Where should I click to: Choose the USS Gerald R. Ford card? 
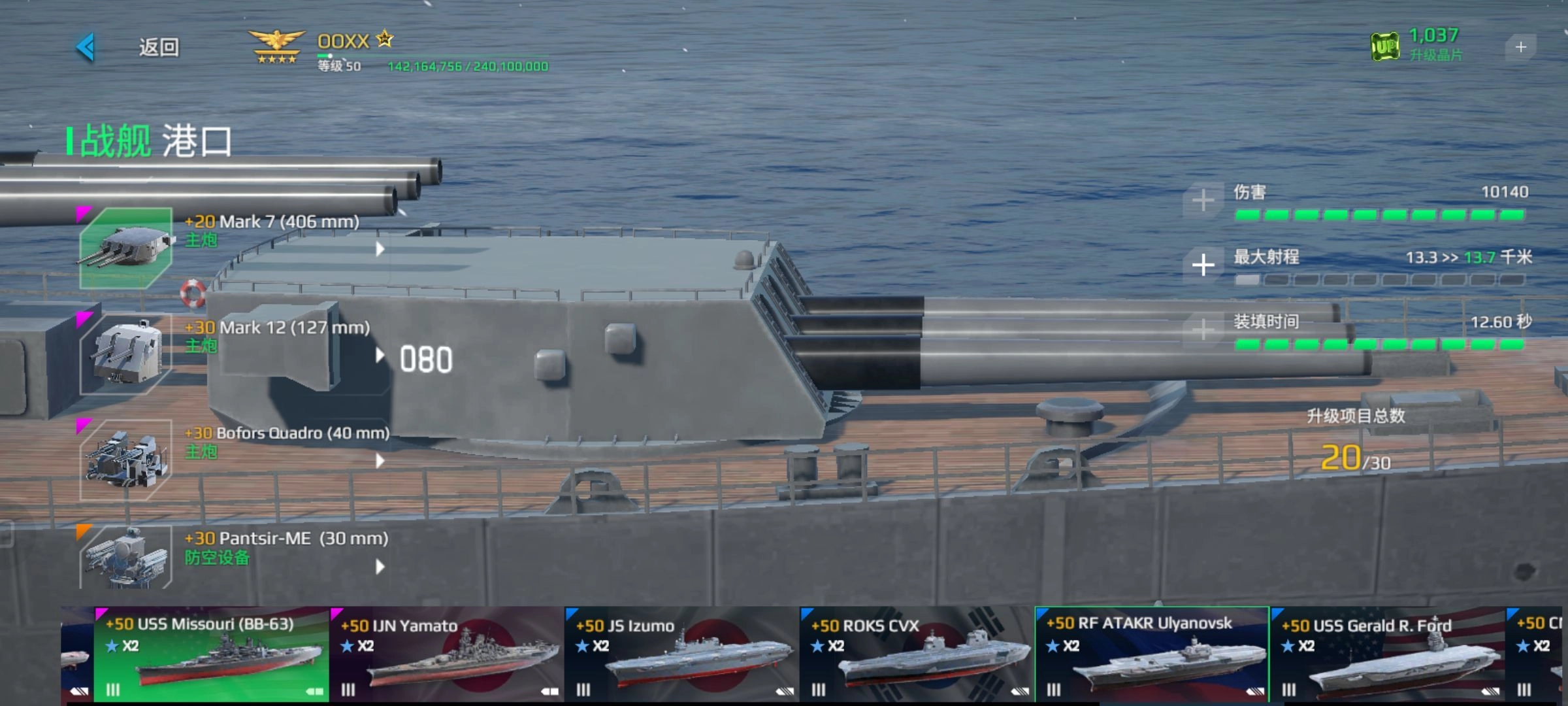point(1387,654)
